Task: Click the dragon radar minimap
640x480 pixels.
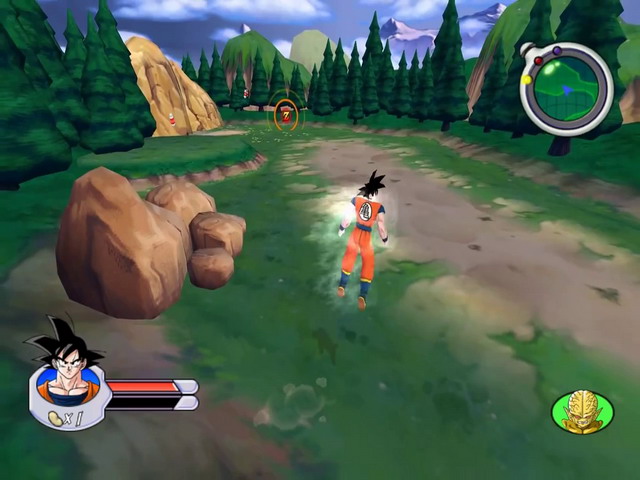Action: pyautogui.click(x=567, y=89)
